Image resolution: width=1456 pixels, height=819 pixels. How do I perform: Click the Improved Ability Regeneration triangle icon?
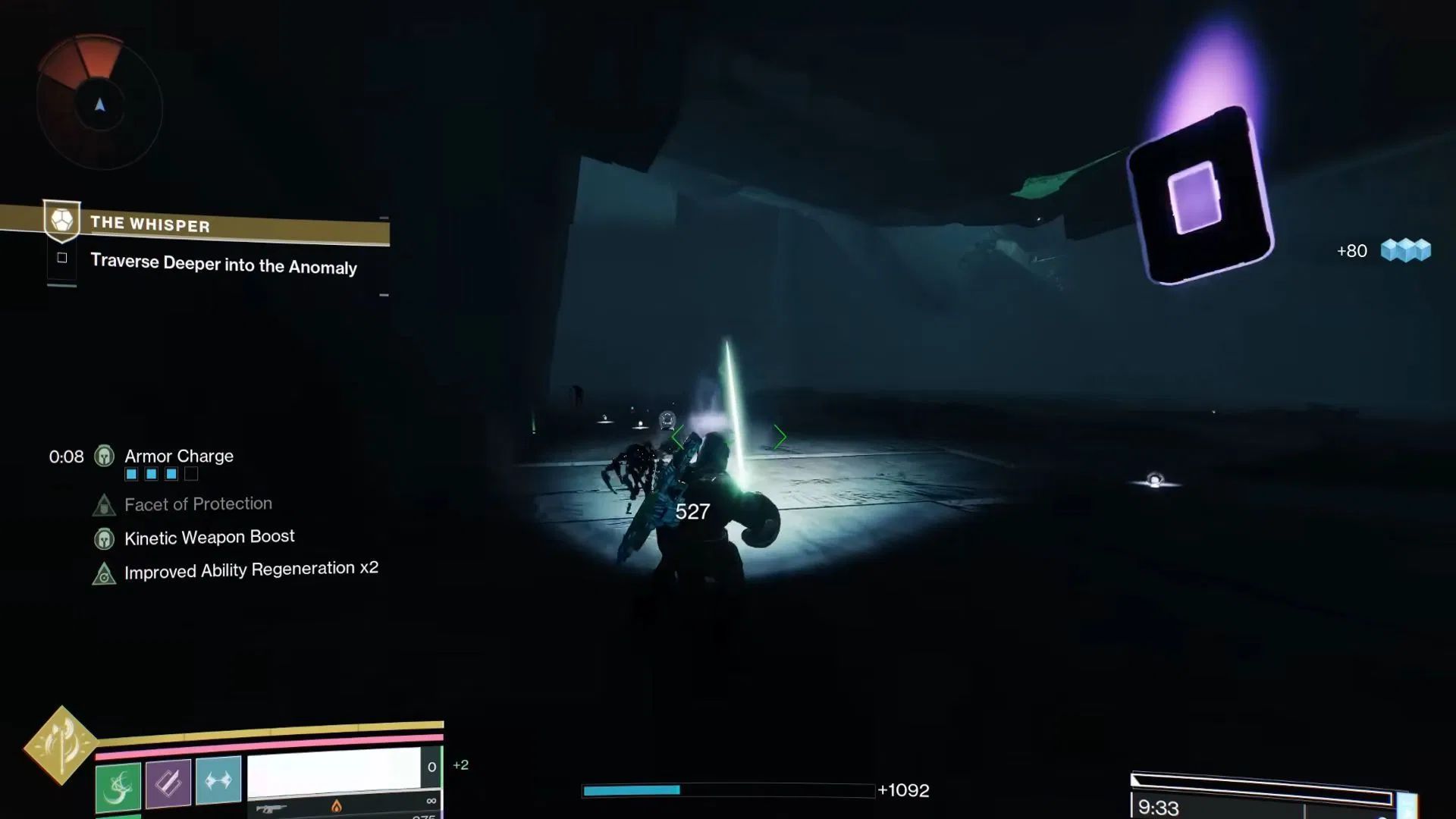pyautogui.click(x=104, y=574)
